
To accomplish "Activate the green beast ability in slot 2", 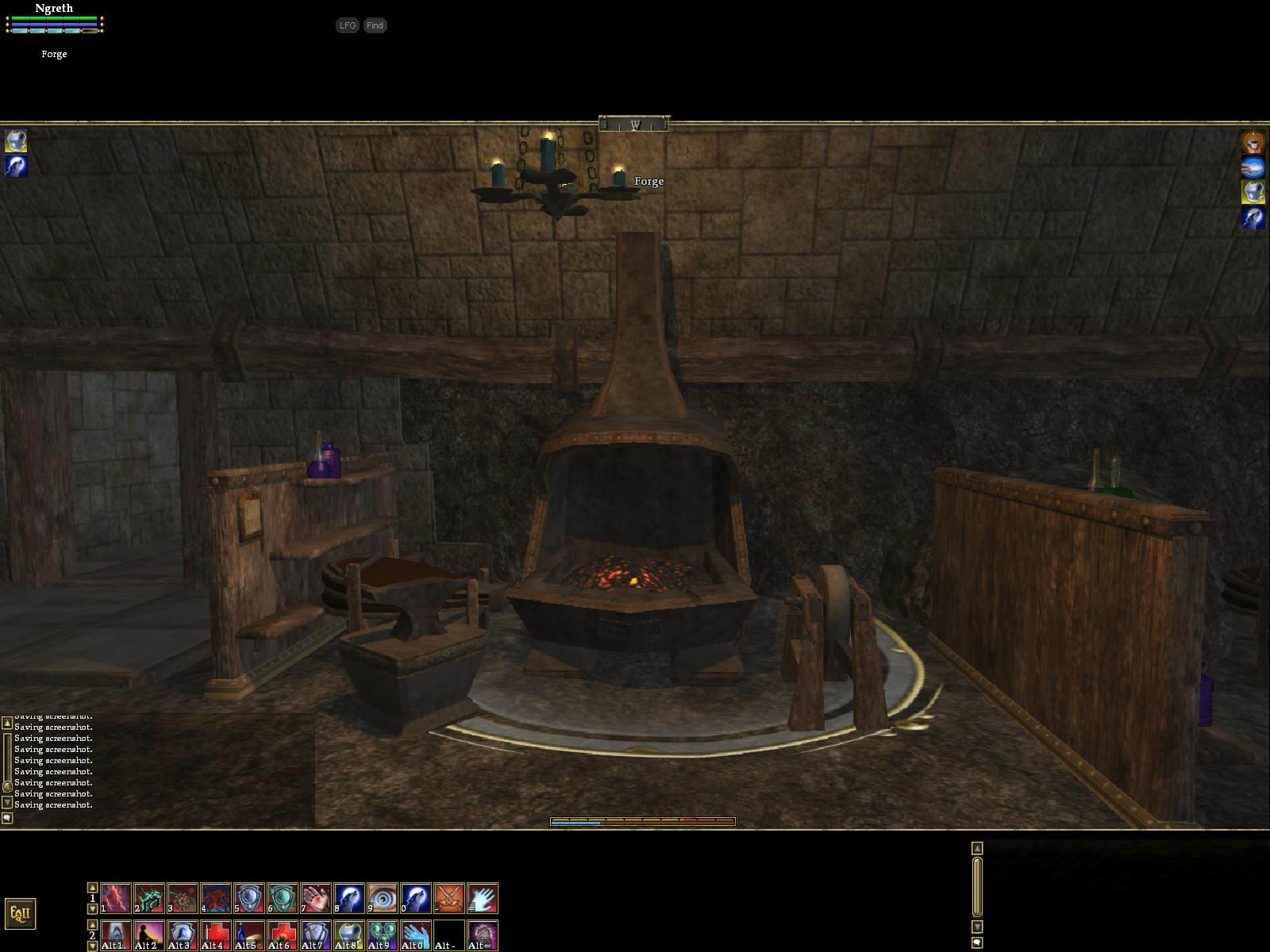I will (149, 898).
